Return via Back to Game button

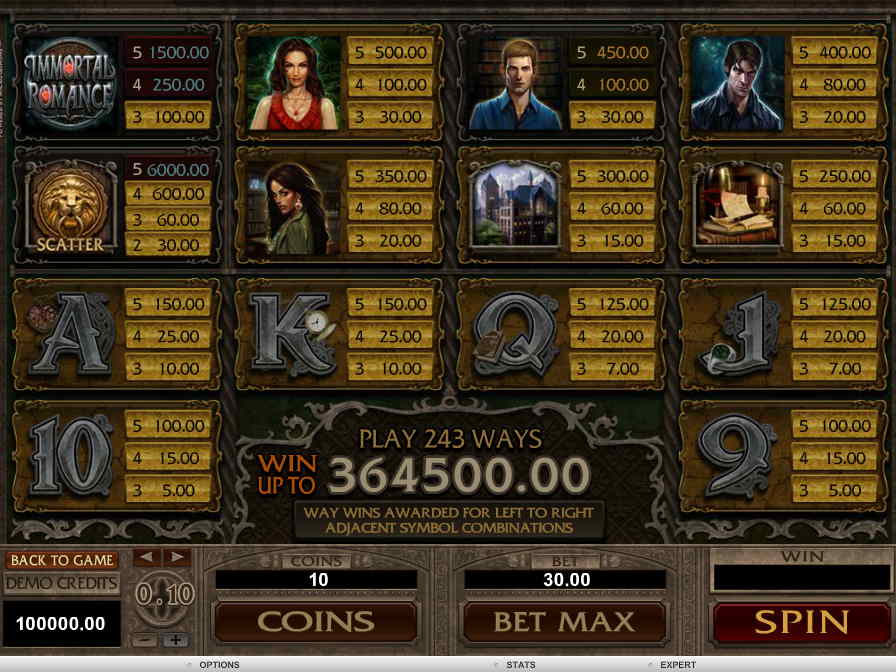[x=61, y=560]
